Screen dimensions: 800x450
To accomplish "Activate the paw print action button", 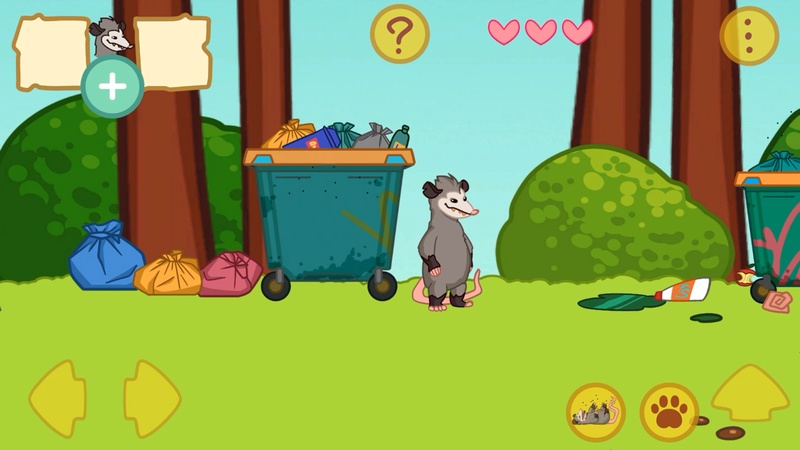I will (x=669, y=412).
